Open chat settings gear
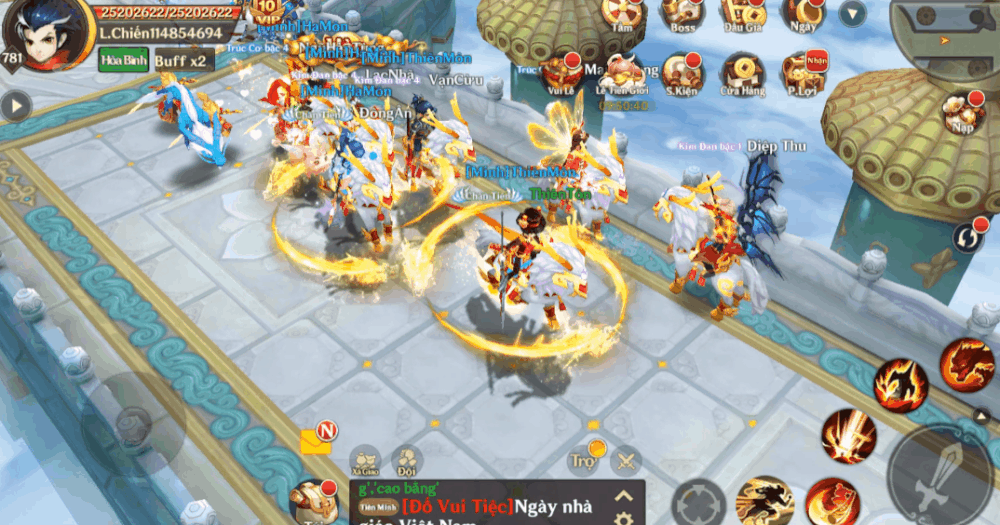The image size is (1000, 525). (x=624, y=518)
